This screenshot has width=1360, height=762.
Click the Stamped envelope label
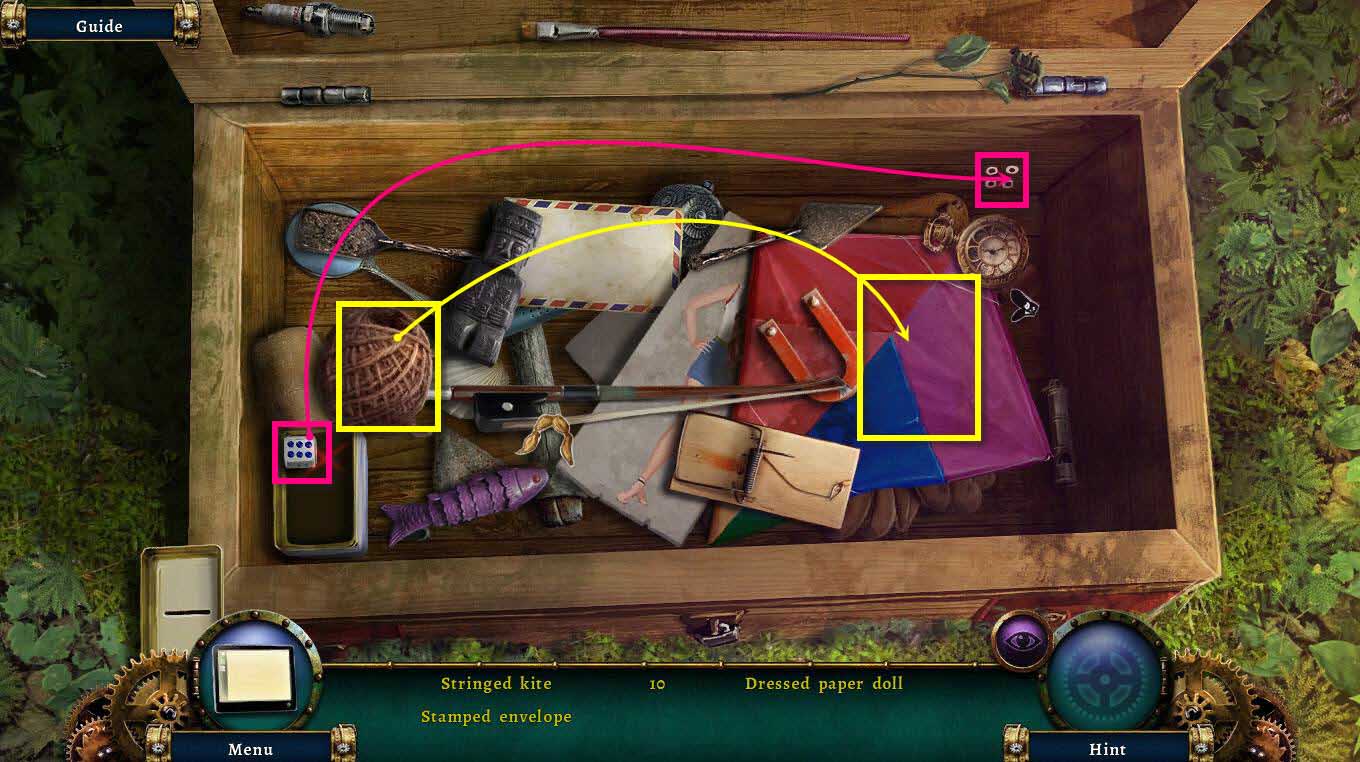click(497, 716)
